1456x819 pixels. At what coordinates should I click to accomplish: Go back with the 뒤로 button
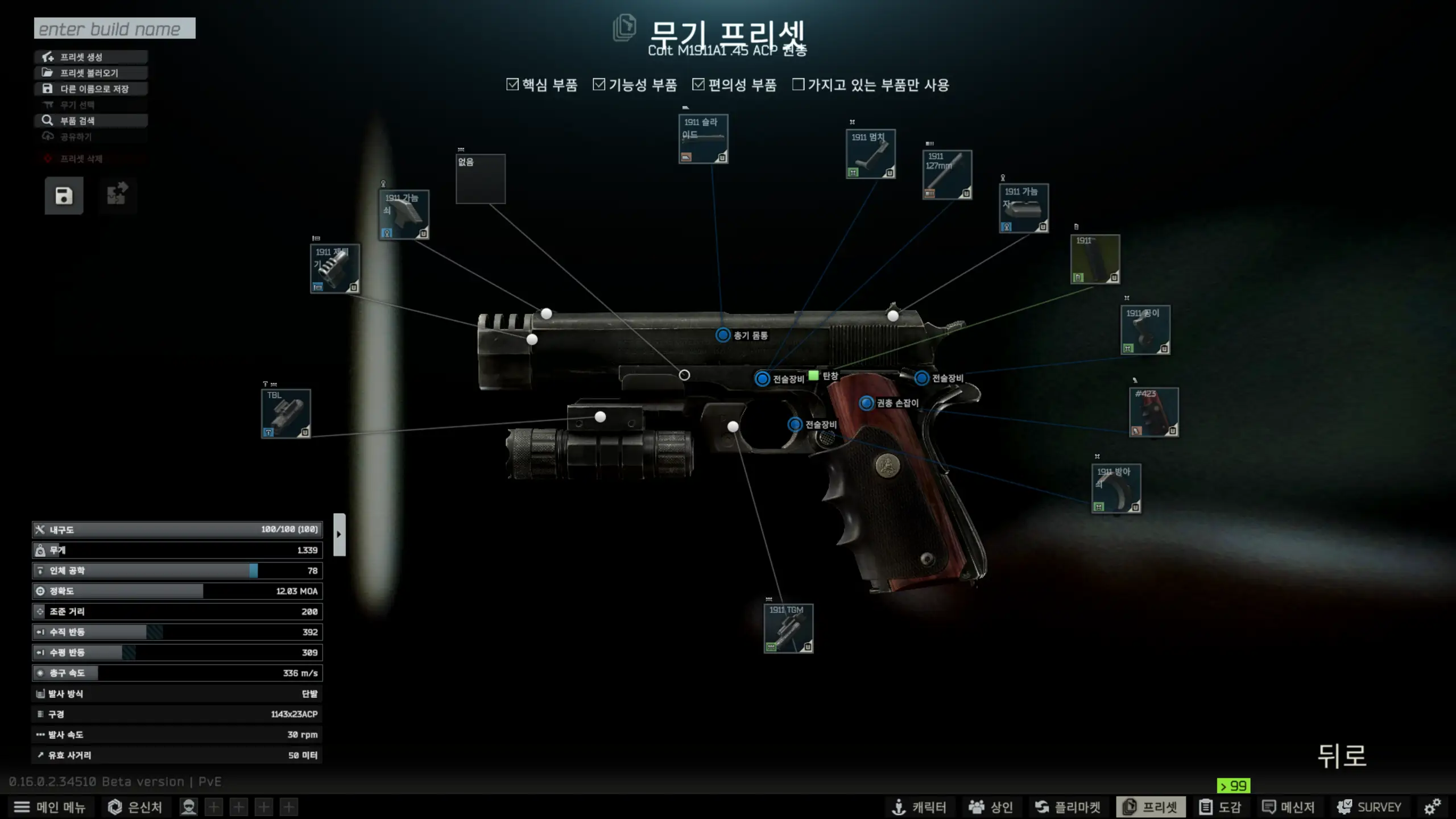1342,756
